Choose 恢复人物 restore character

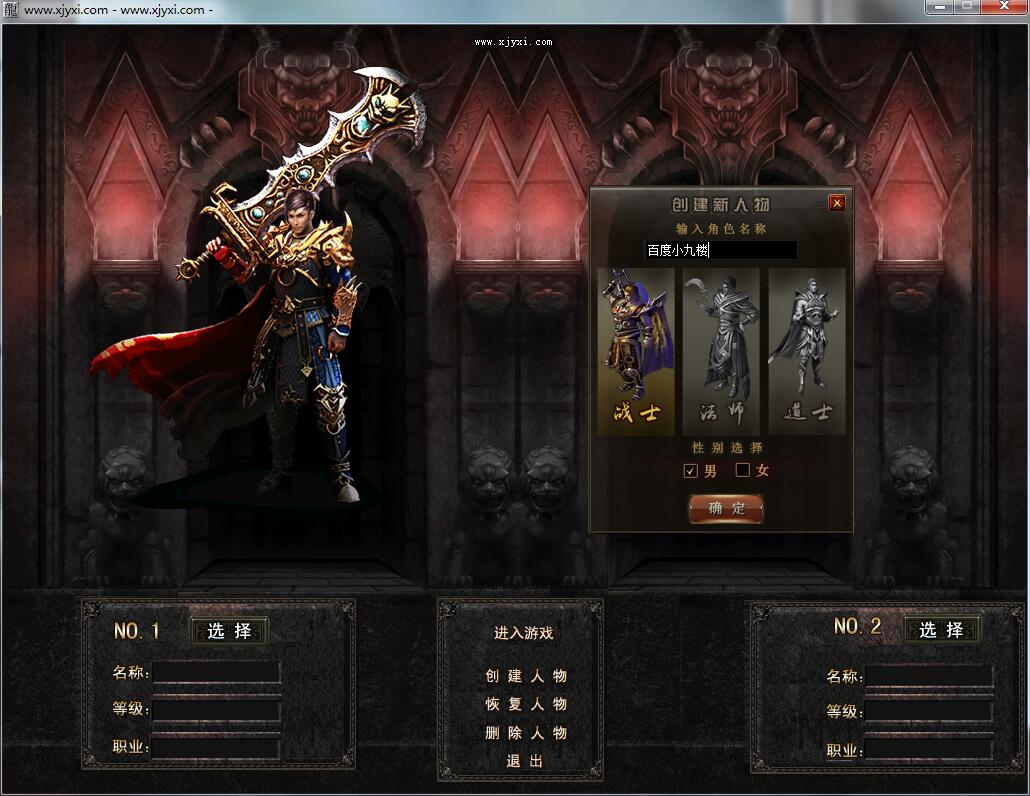[x=526, y=704]
